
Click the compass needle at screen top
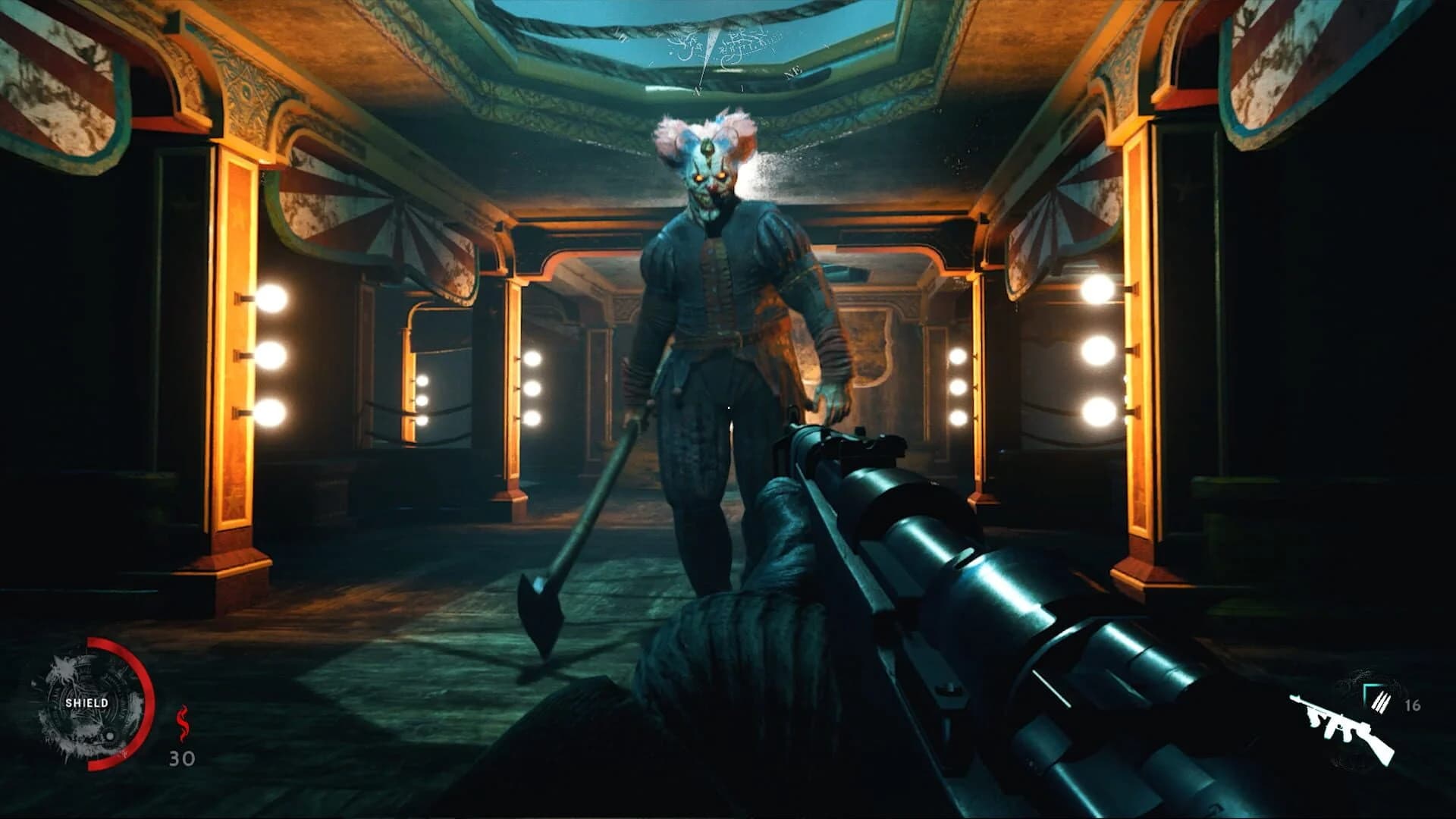713,42
